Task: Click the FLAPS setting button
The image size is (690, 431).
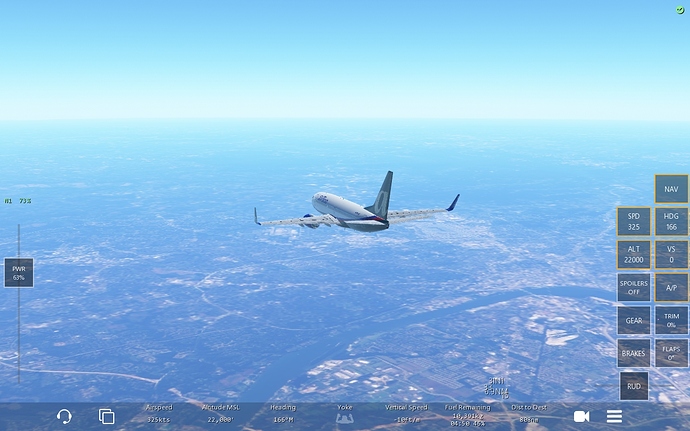Action: pos(671,353)
